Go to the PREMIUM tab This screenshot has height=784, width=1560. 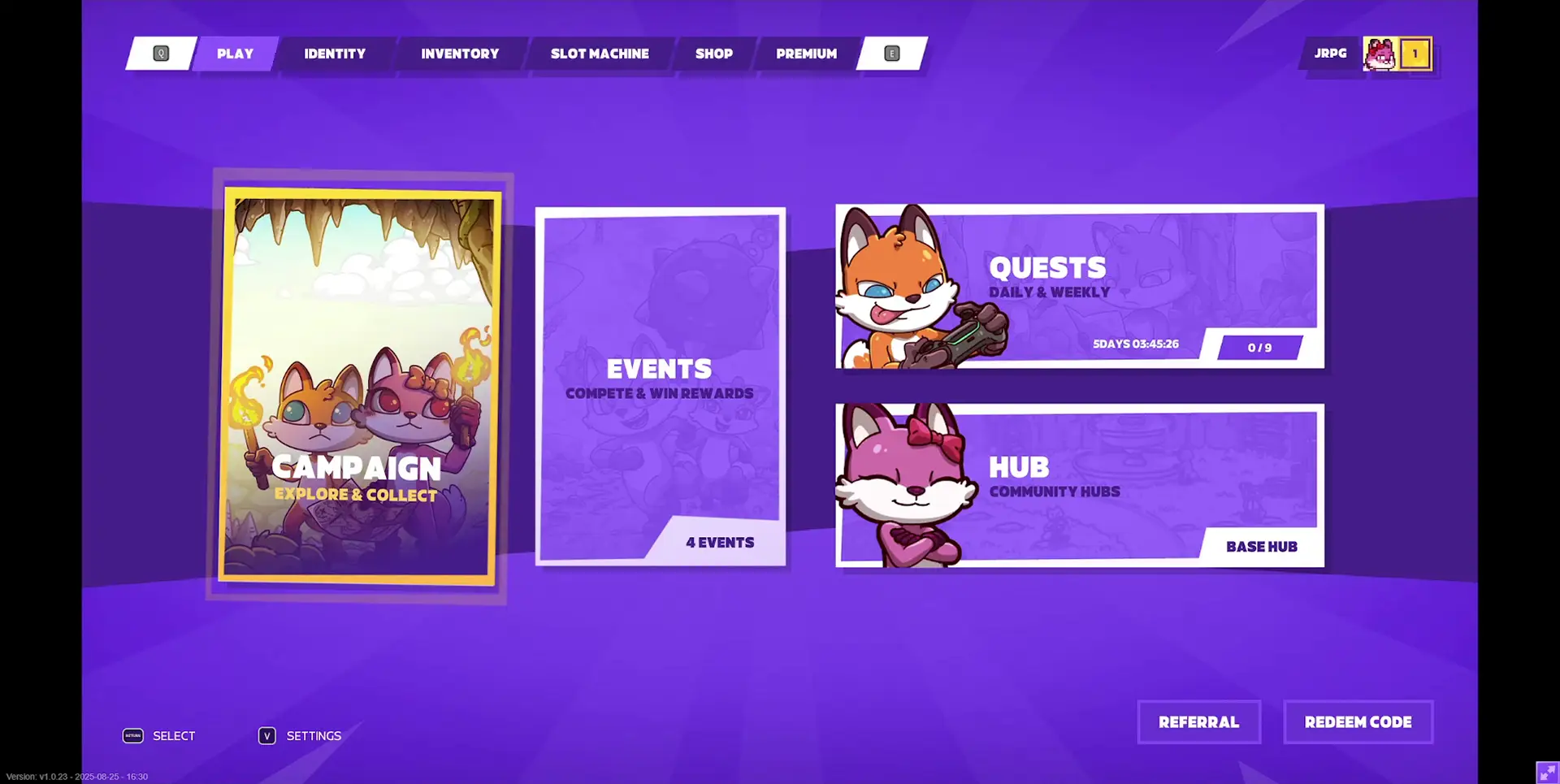coord(806,54)
